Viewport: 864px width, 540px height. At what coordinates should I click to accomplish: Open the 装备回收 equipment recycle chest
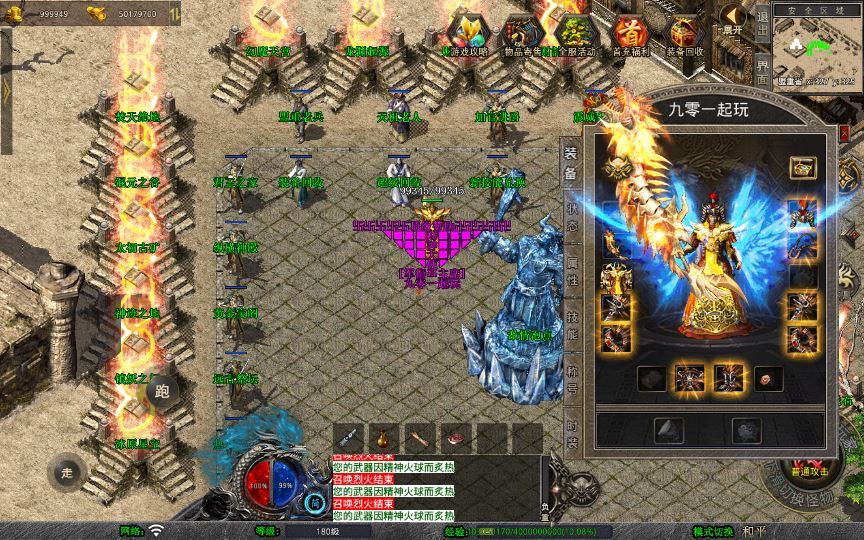coord(684,33)
